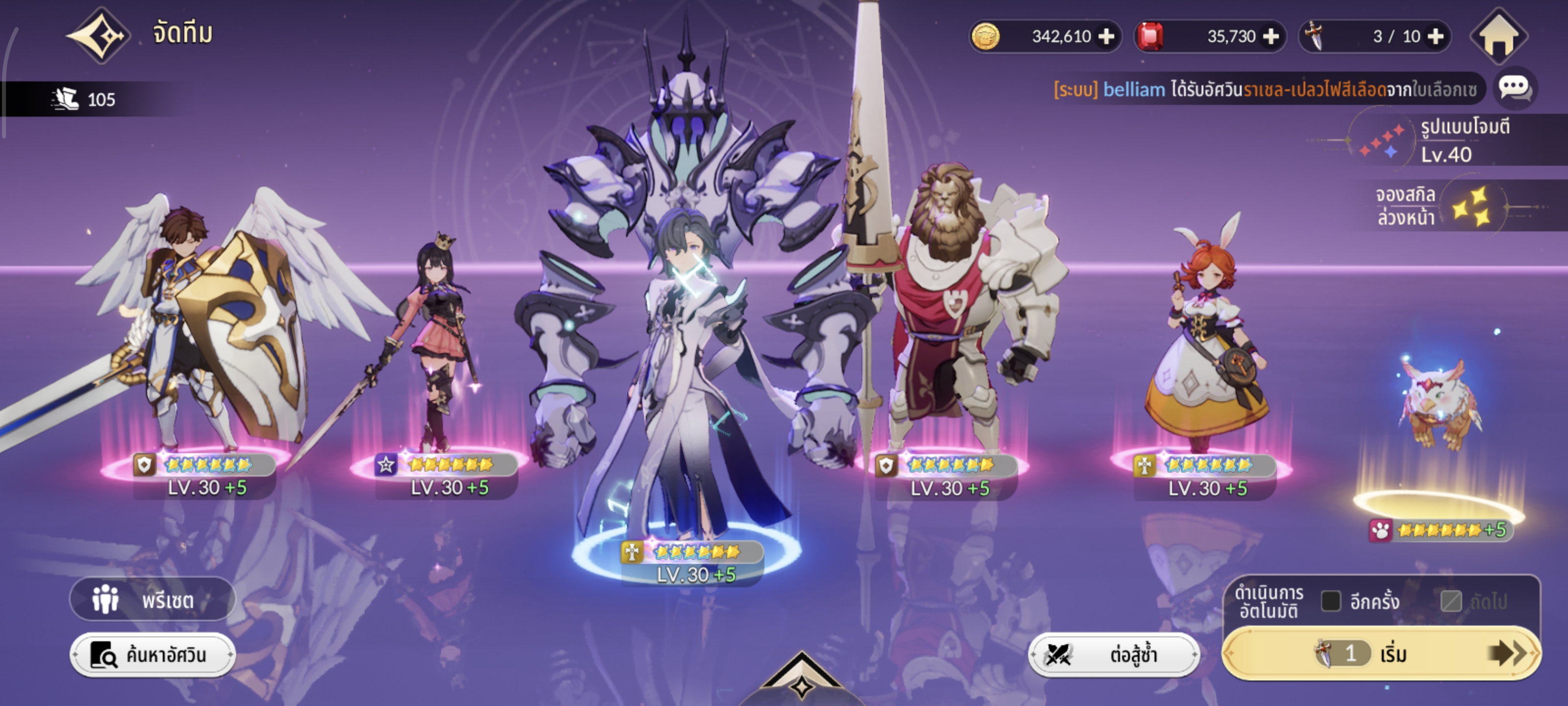Viewport: 1568px width, 706px height.
Task: Toggle the อีกครั้ง auto-repeat checkbox
Action: tap(1331, 601)
